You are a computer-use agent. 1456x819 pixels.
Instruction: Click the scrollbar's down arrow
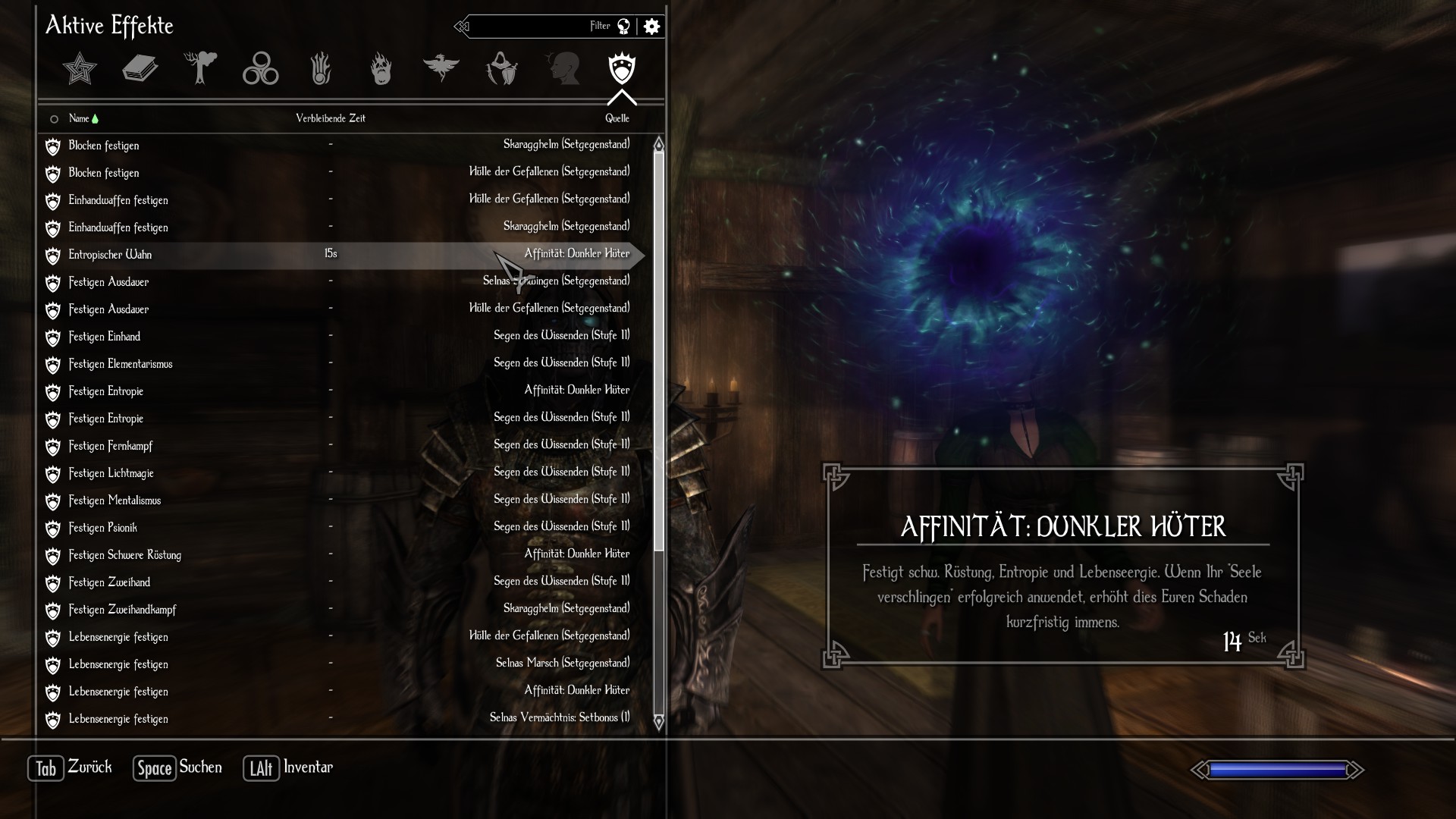click(x=658, y=722)
